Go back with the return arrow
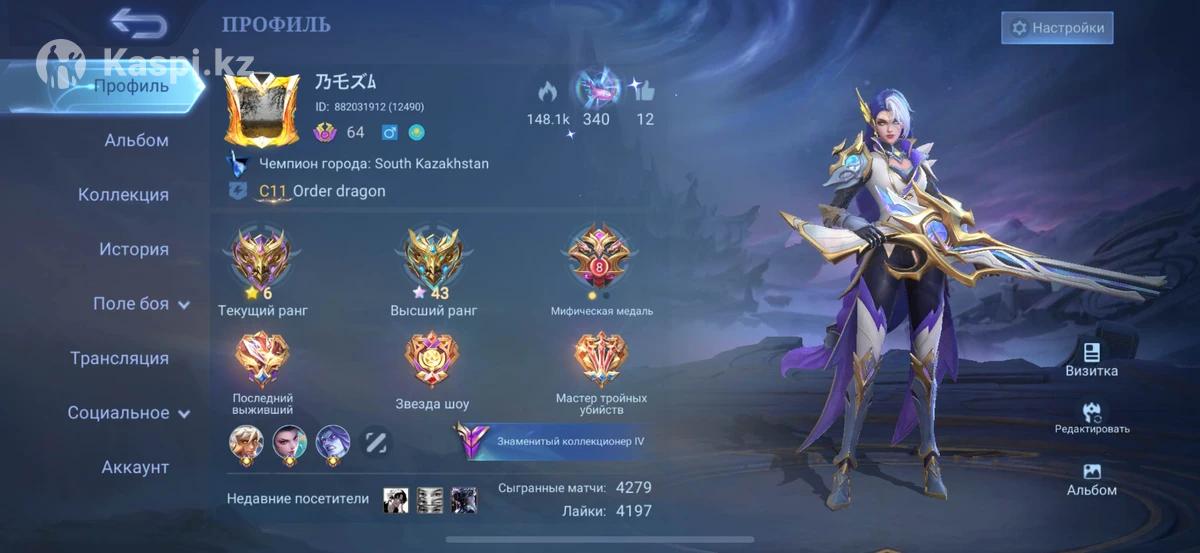 [138, 22]
